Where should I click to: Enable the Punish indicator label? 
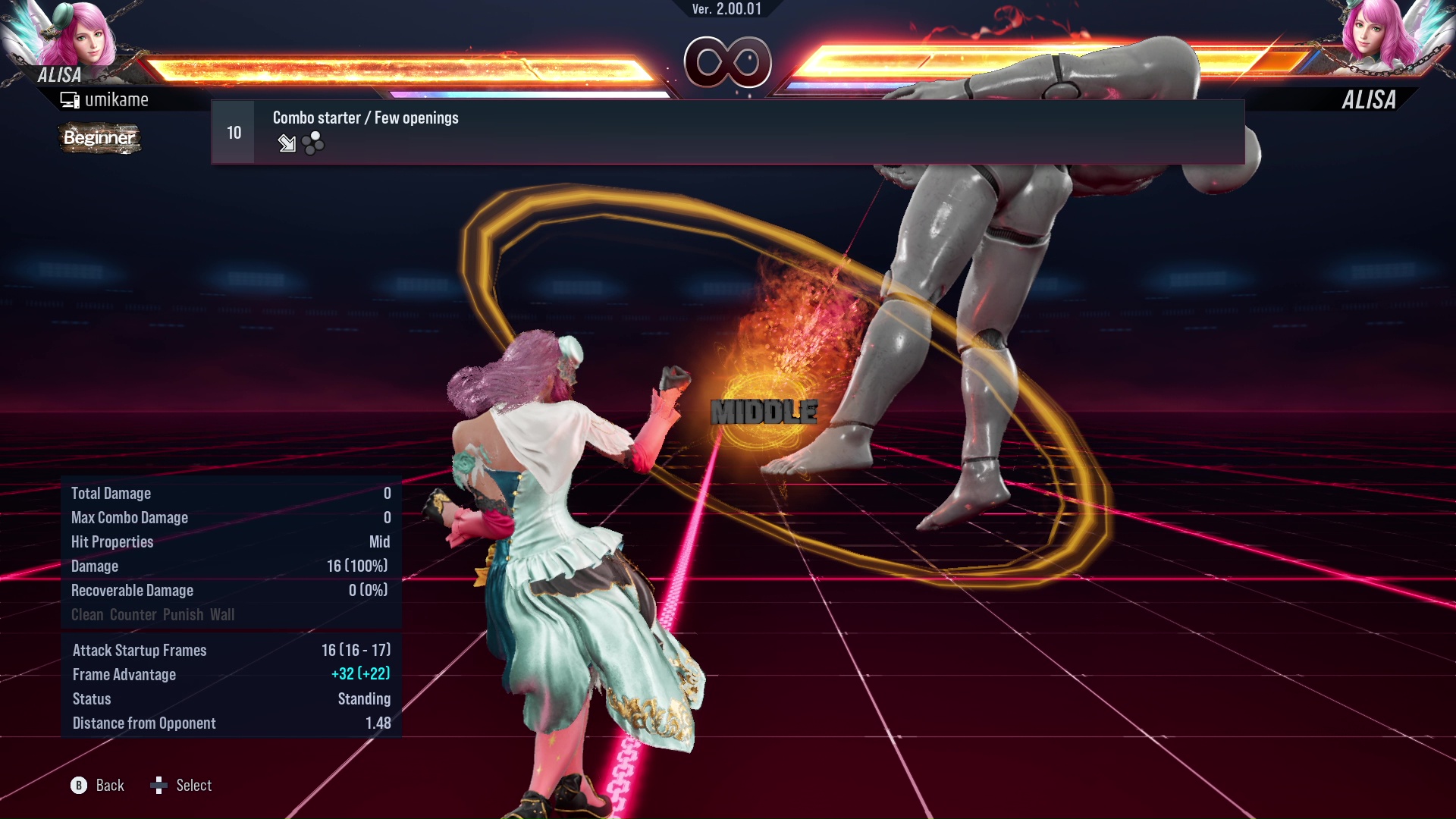[185, 614]
